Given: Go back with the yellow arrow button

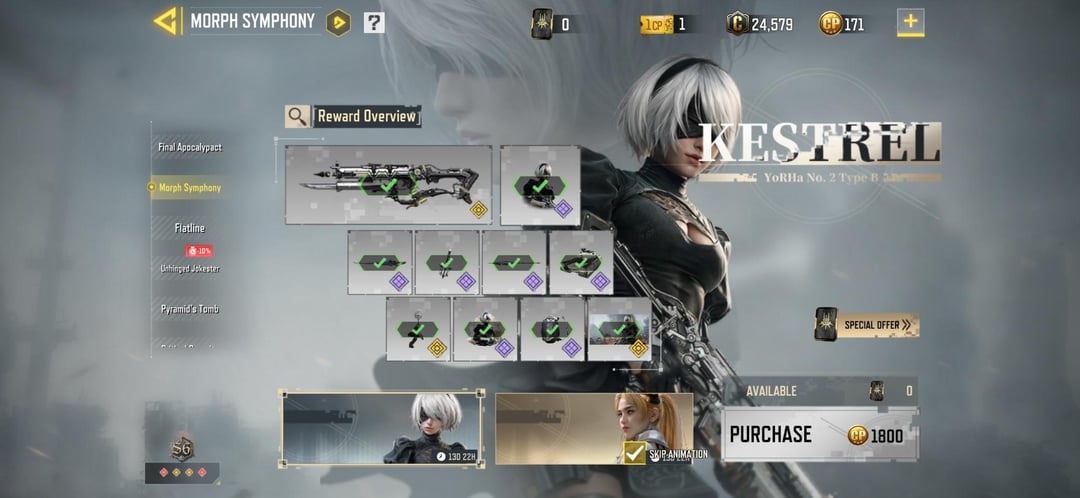Looking at the screenshot, I should [165, 21].
